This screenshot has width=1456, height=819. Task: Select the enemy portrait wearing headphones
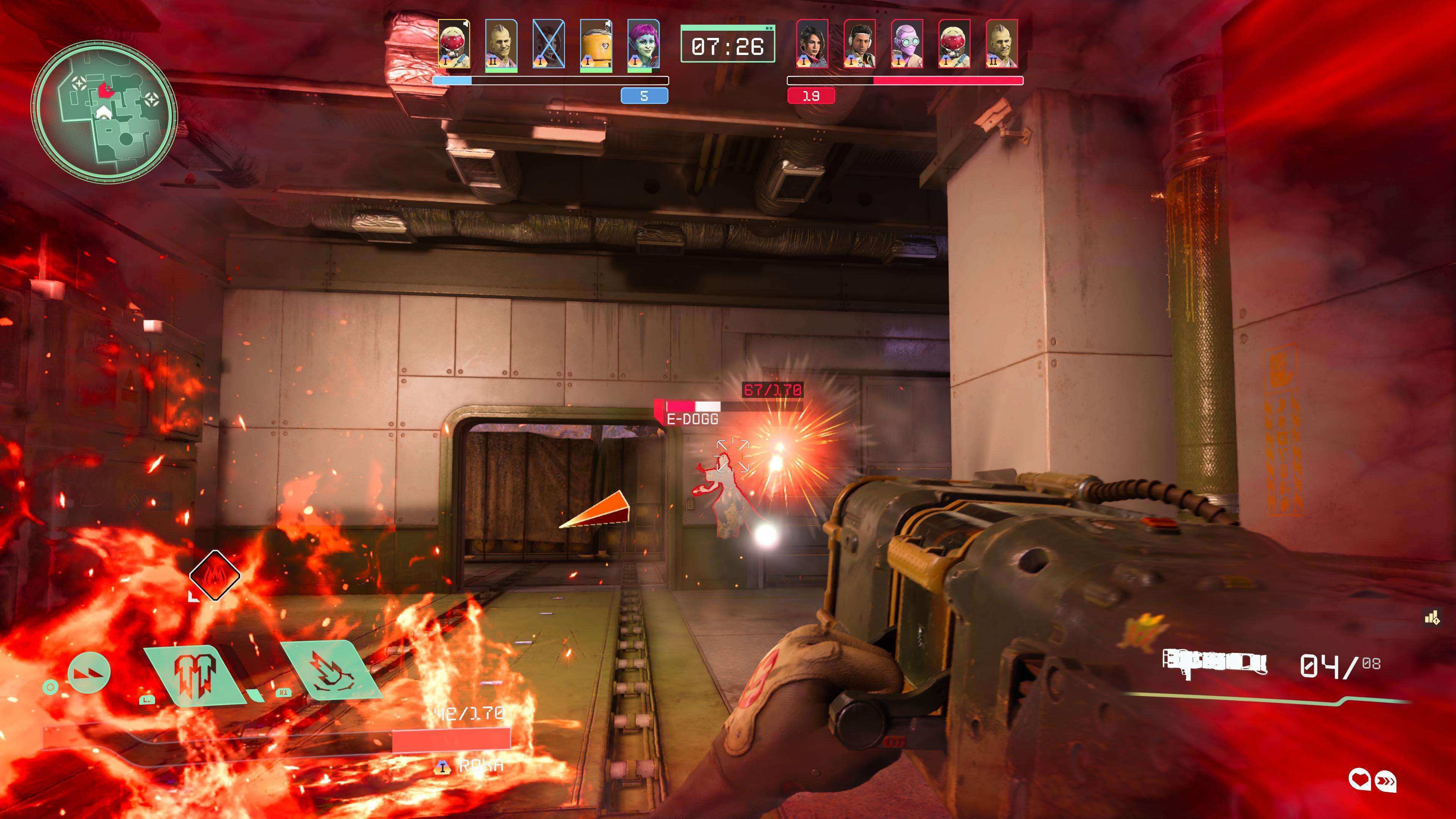[x=860, y=45]
